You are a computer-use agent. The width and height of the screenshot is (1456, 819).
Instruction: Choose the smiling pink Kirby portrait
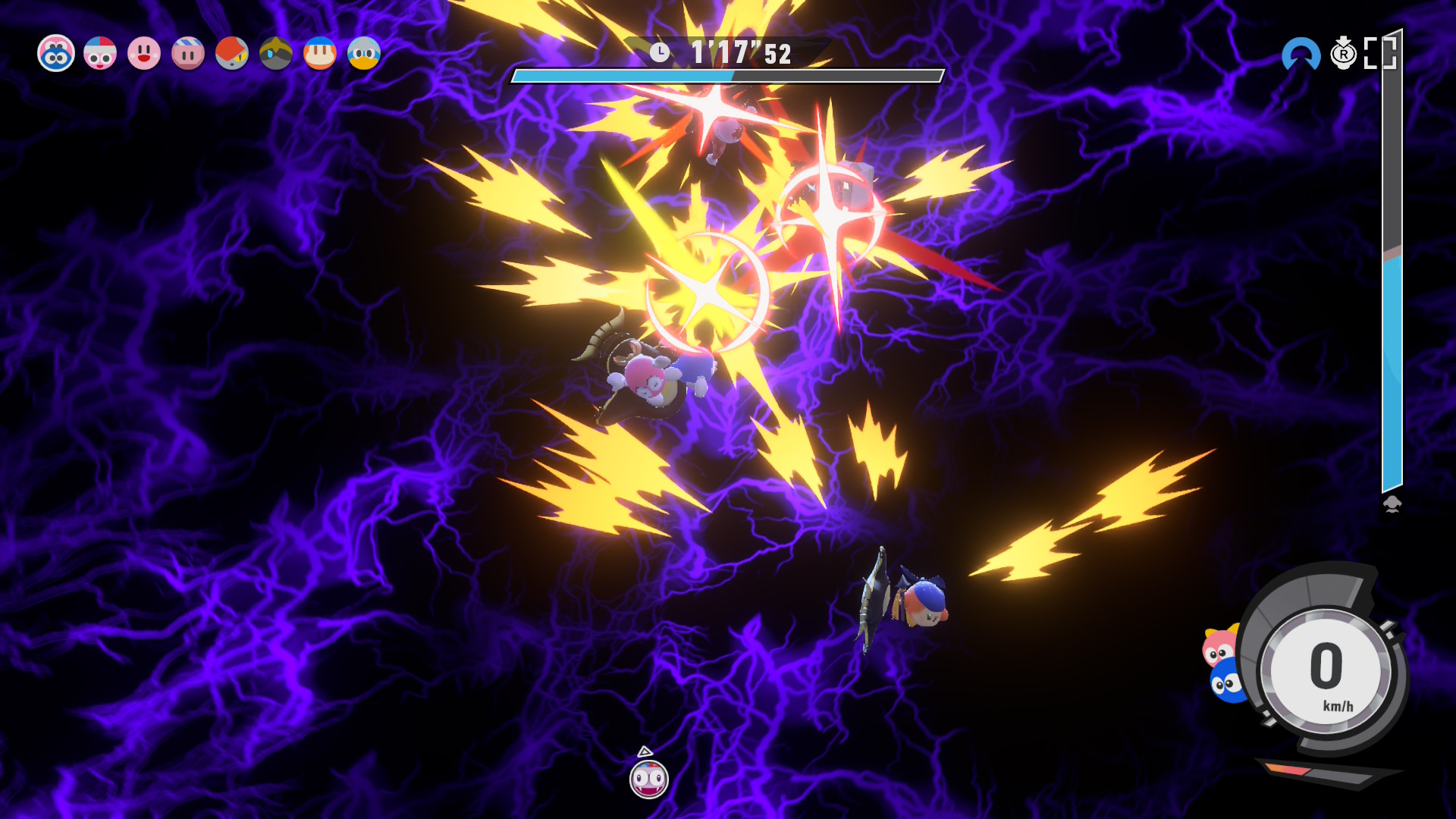click(144, 54)
